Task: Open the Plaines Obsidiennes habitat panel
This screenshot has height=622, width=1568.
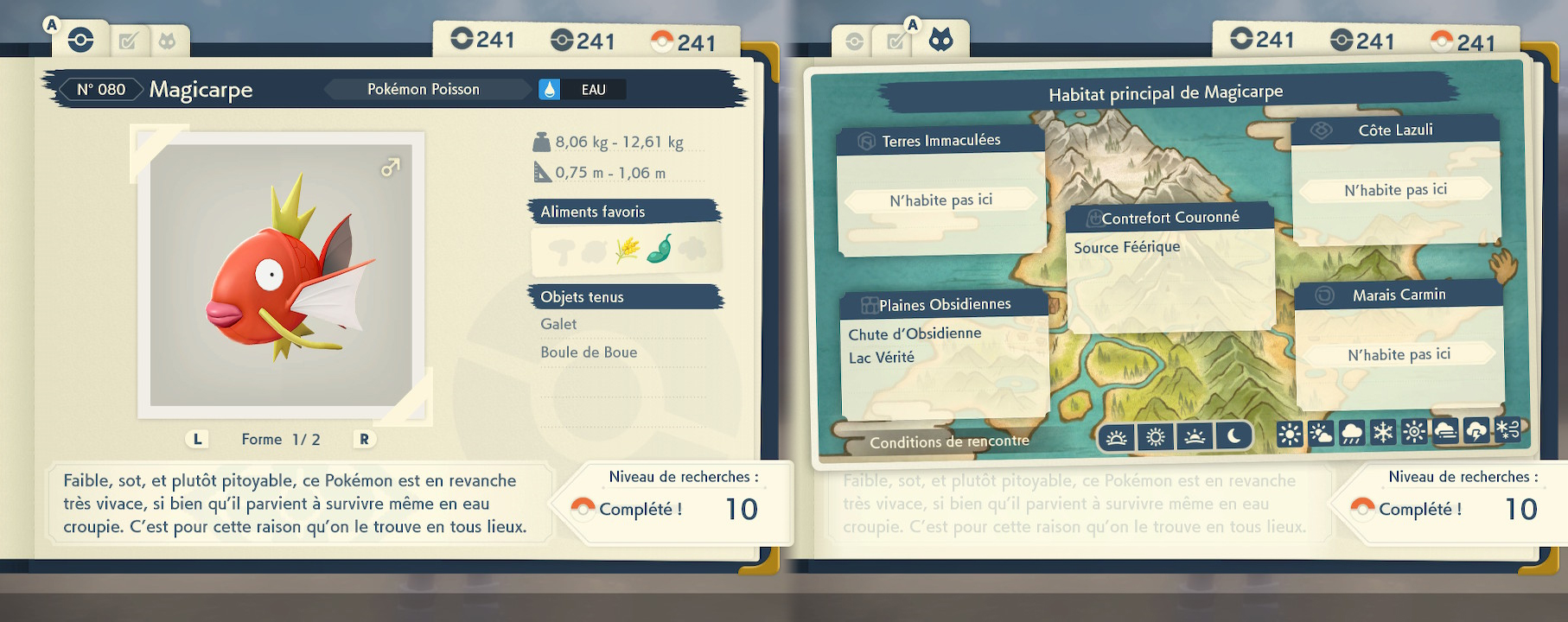Action: (944, 354)
